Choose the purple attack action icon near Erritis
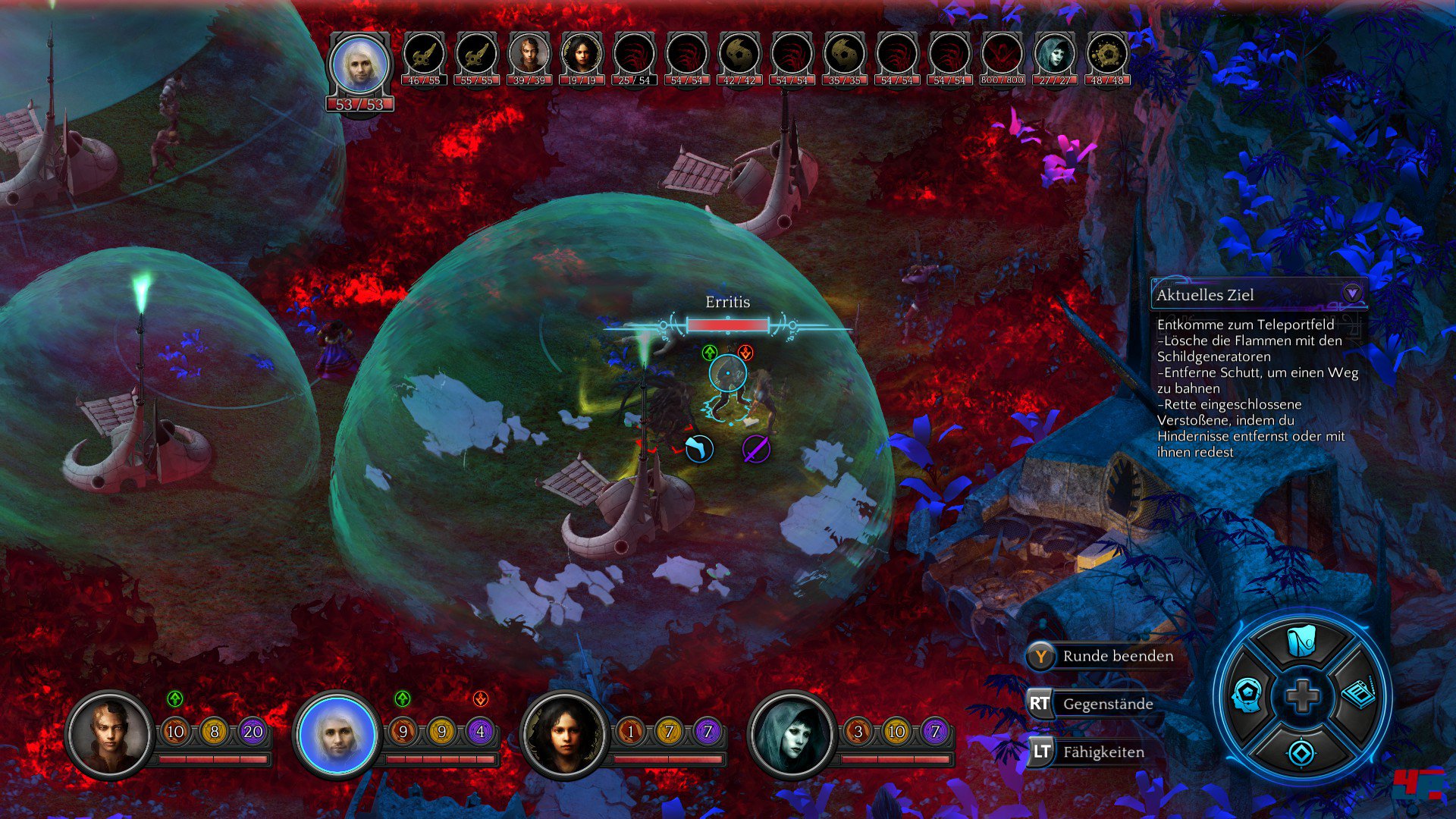1456x819 pixels. 756,449
